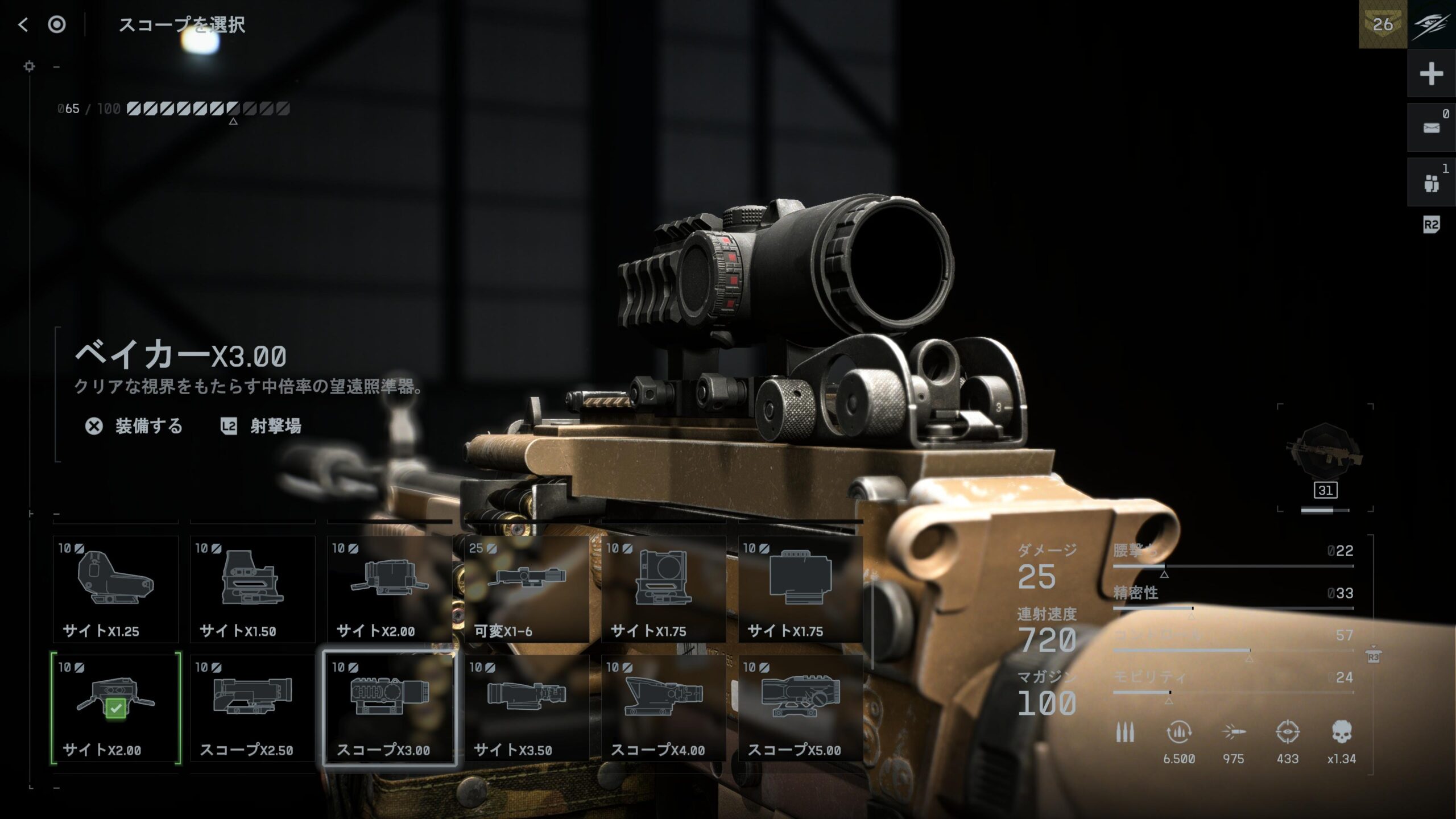This screenshot has width=1456, height=819.
Task: Select the スコープX5.00 scope tile
Action: pyautogui.click(x=800, y=708)
